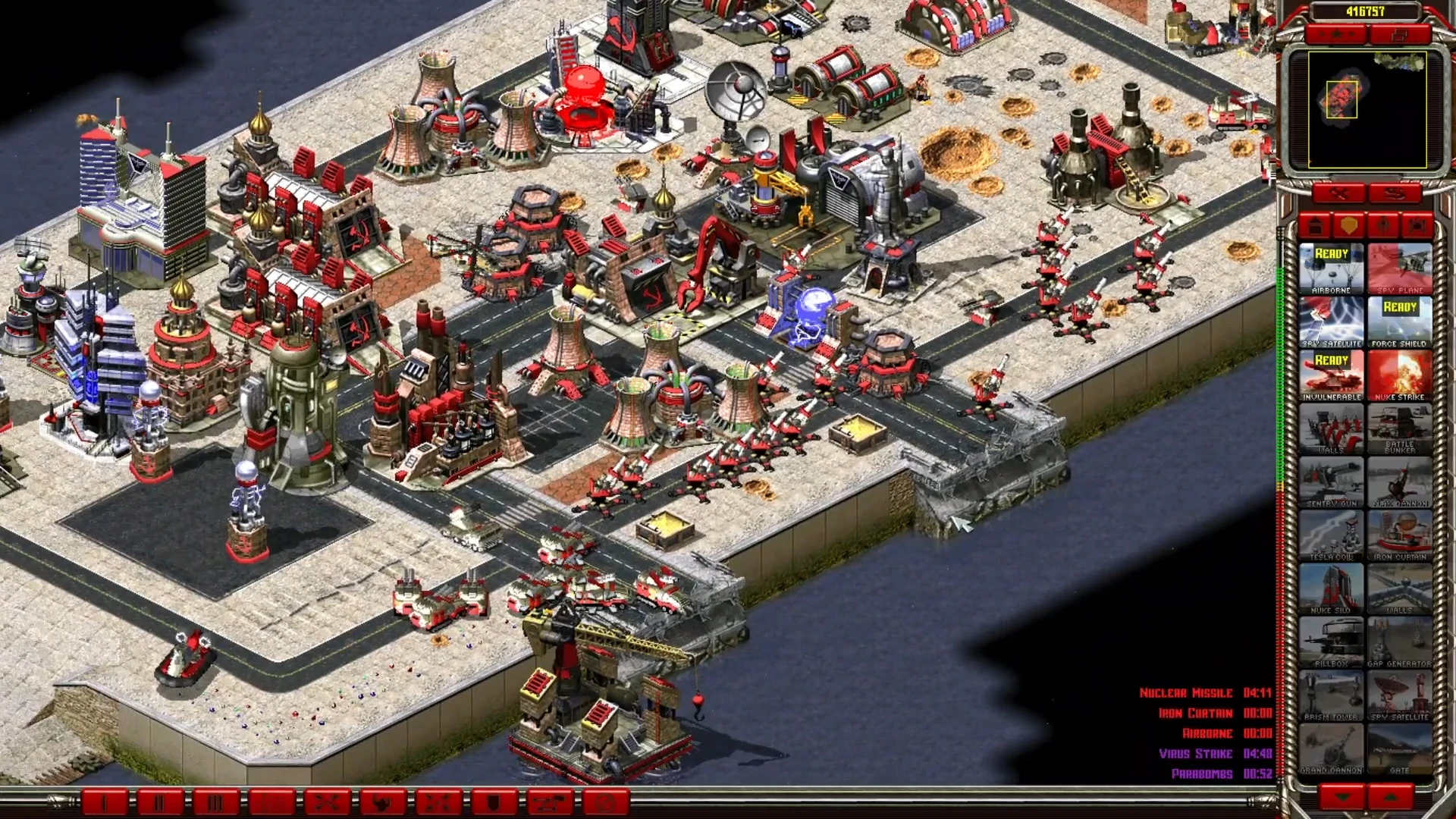Activate the wrench repair button

point(1338,194)
